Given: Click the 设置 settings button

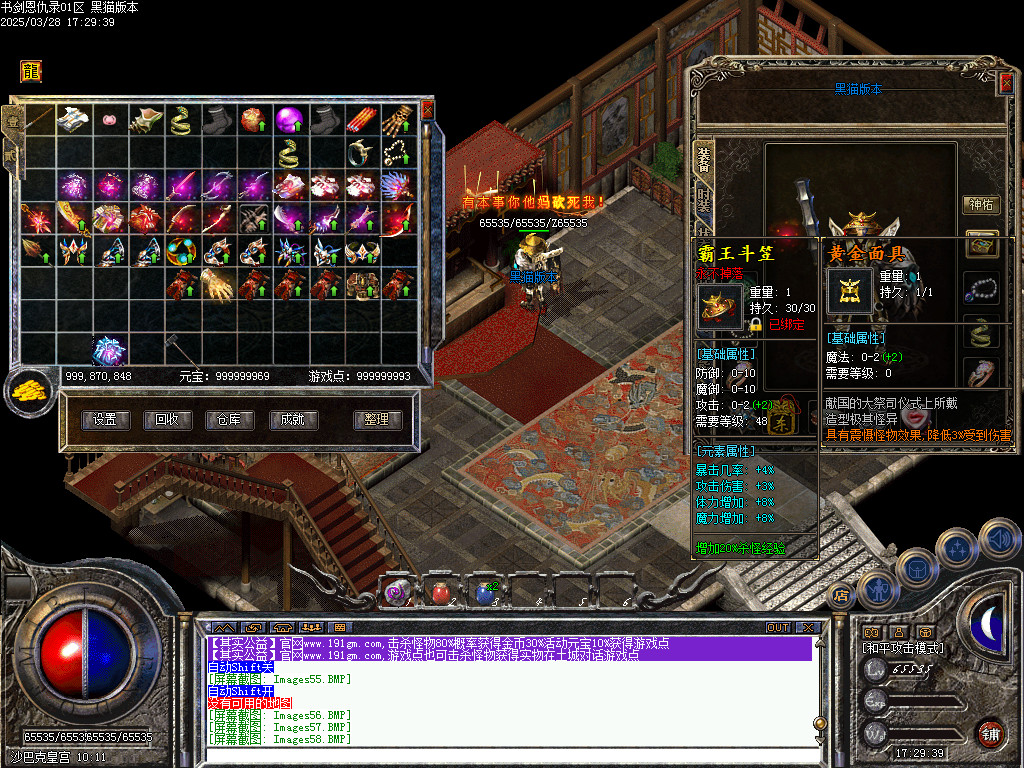Looking at the screenshot, I should click(105, 420).
